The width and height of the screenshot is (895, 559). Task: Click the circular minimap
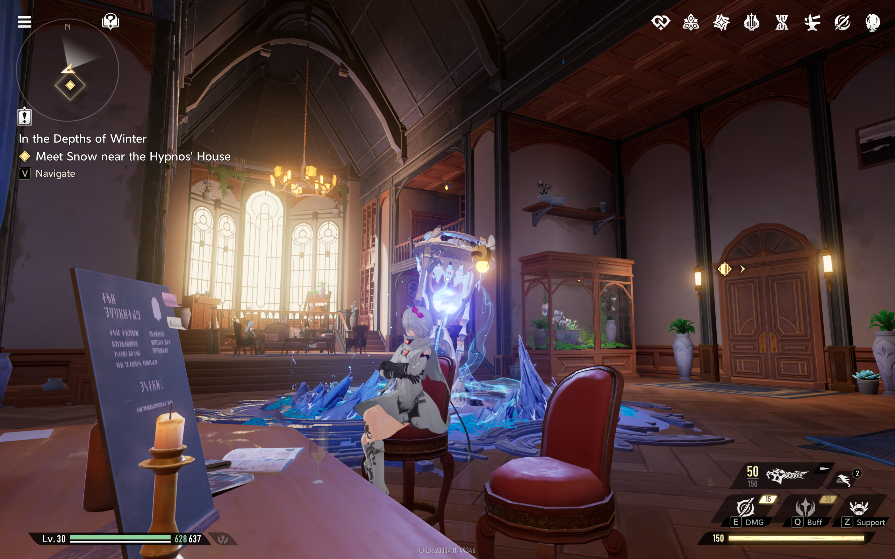tap(69, 69)
